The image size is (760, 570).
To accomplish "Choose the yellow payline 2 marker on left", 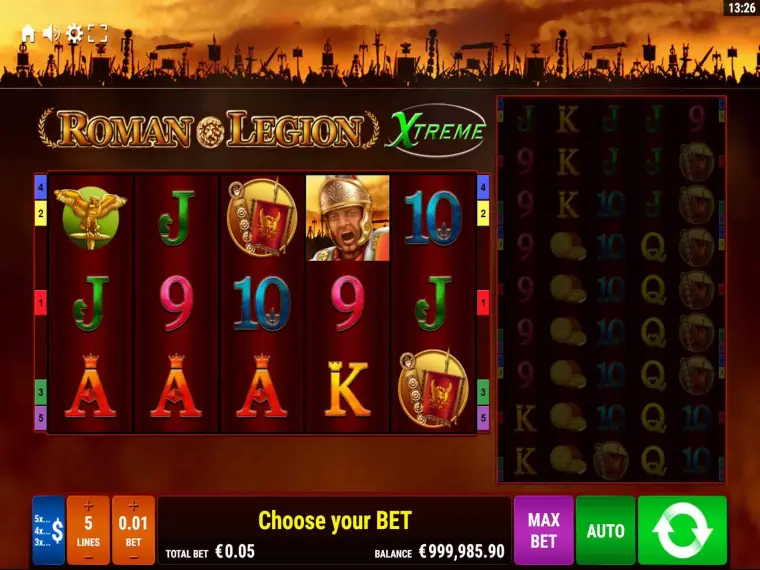I will click(x=41, y=212).
